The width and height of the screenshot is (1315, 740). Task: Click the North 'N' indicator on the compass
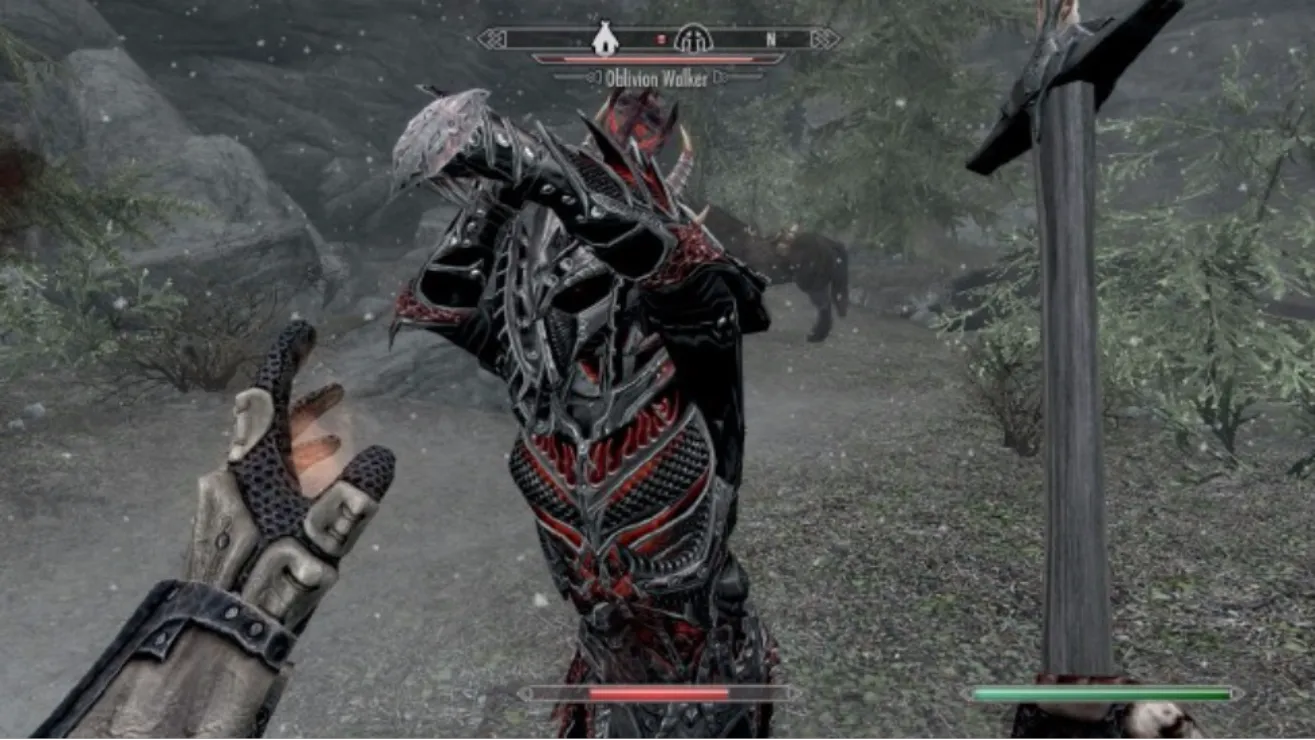click(x=771, y=39)
